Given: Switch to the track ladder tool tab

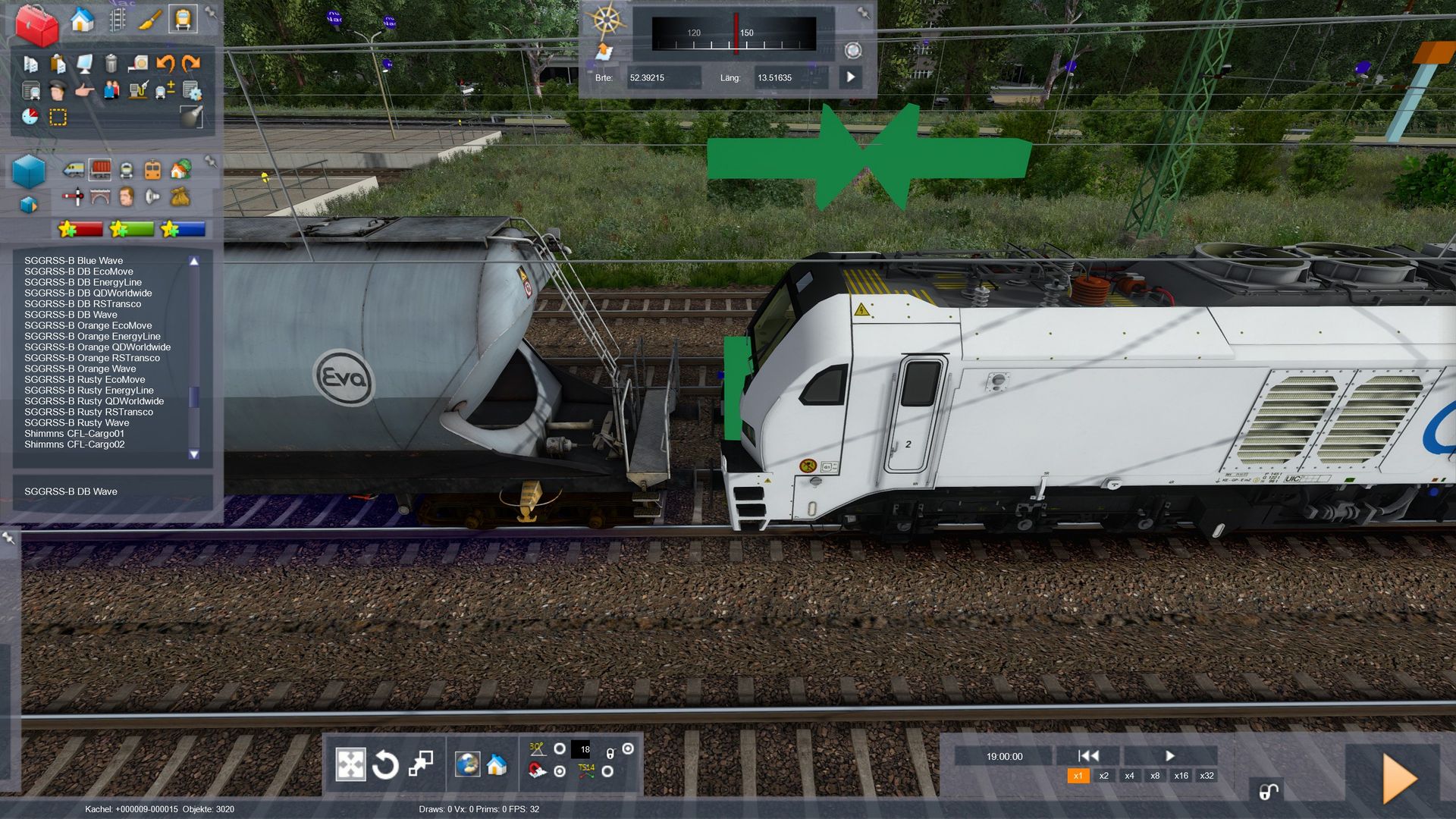Looking at the screenshot, I should [x=117, y=20].
